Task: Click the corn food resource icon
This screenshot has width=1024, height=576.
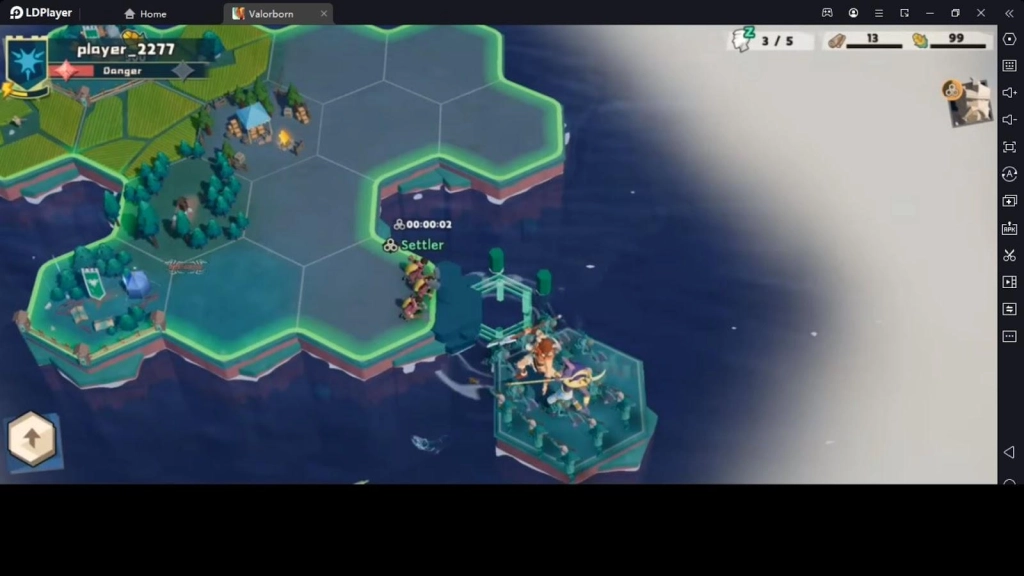Action: click(x=920, y=40)
